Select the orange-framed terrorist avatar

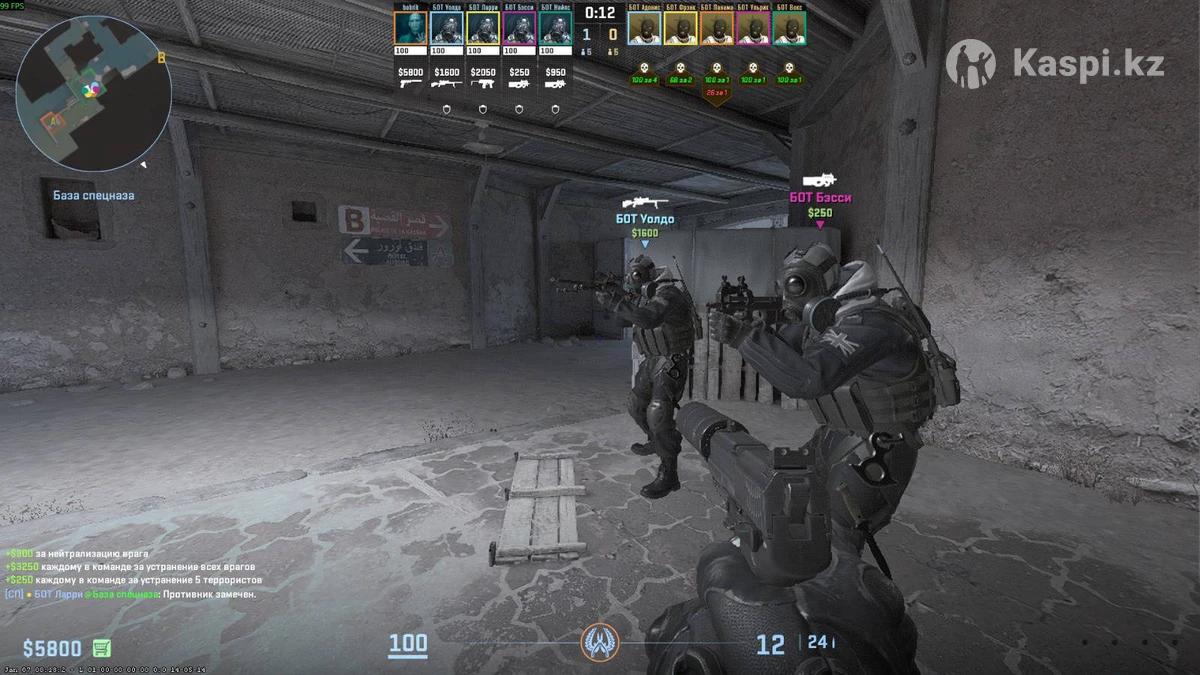[717, 27]
